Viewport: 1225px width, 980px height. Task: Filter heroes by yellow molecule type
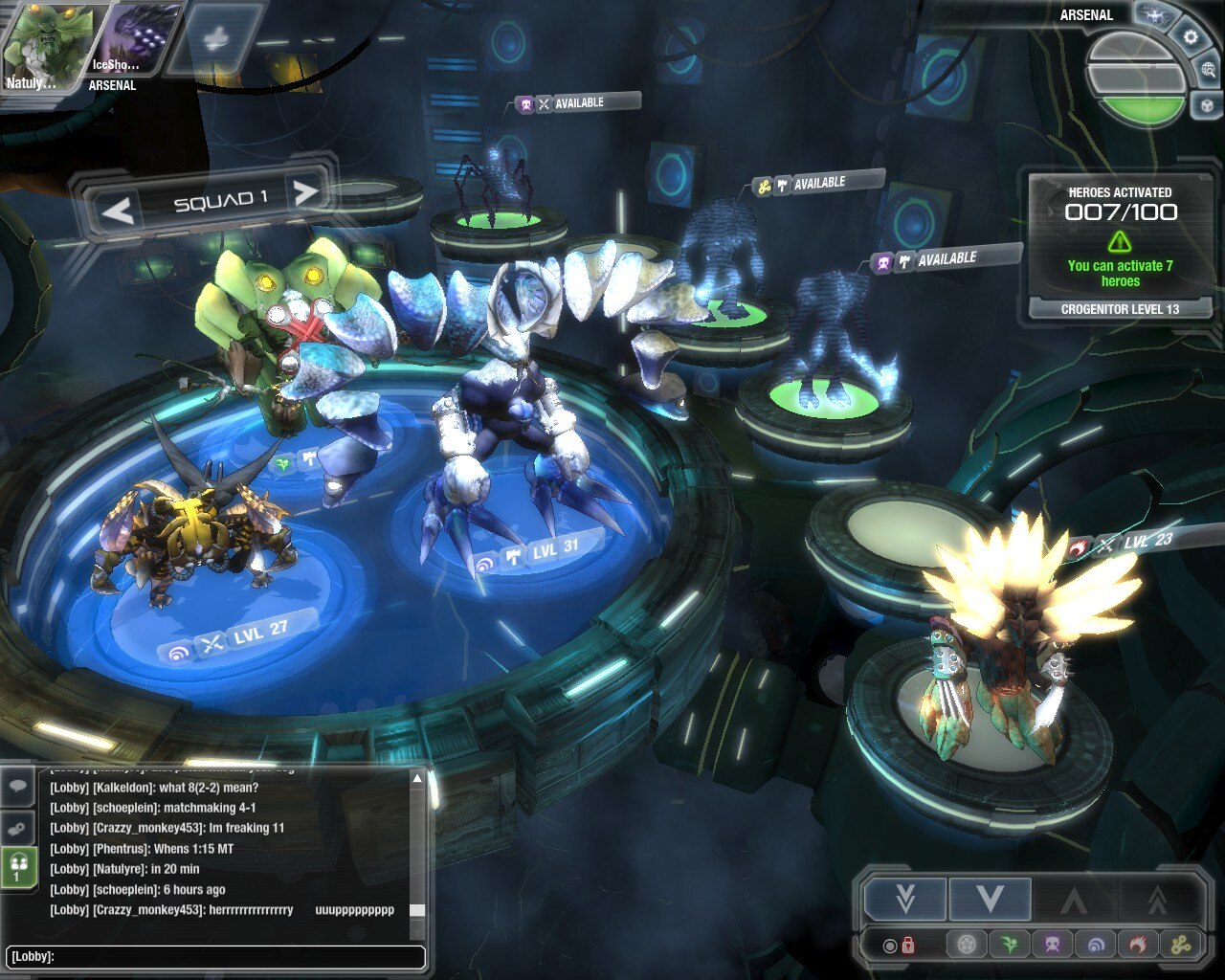(1180, 946)
